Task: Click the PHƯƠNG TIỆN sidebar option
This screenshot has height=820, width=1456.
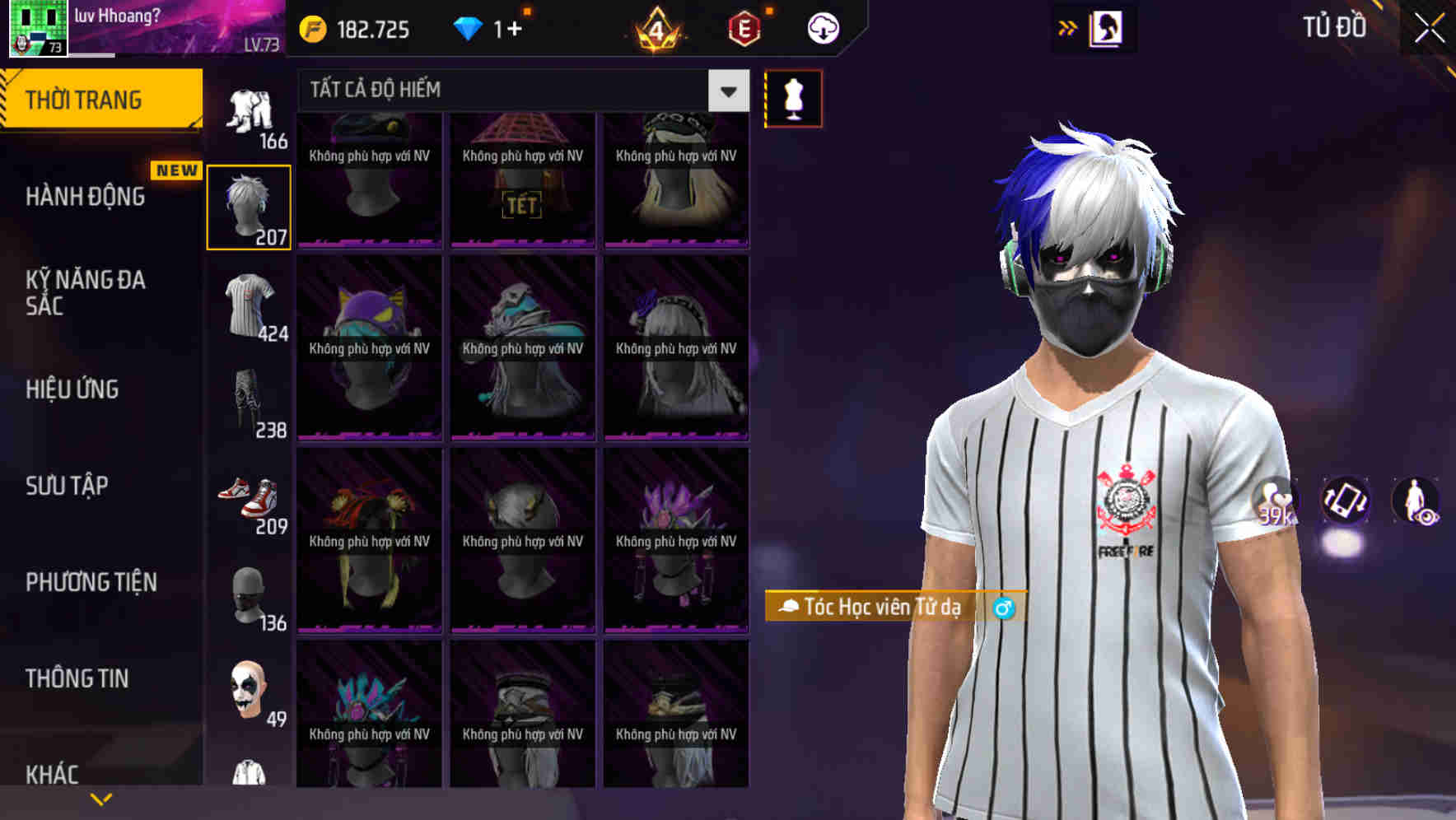Action: [91, 582]
